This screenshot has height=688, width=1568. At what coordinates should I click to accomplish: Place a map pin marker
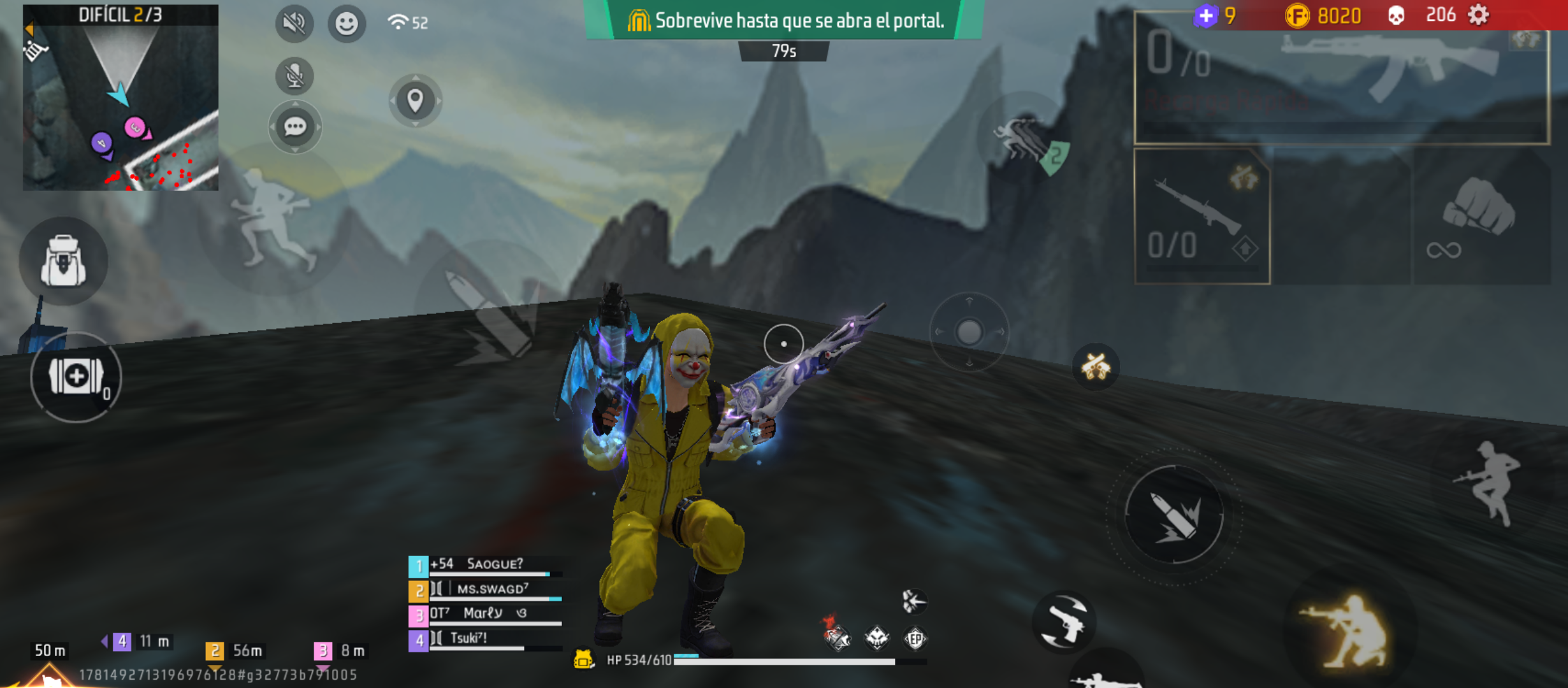pyautogui.click(x=416, y=101)
